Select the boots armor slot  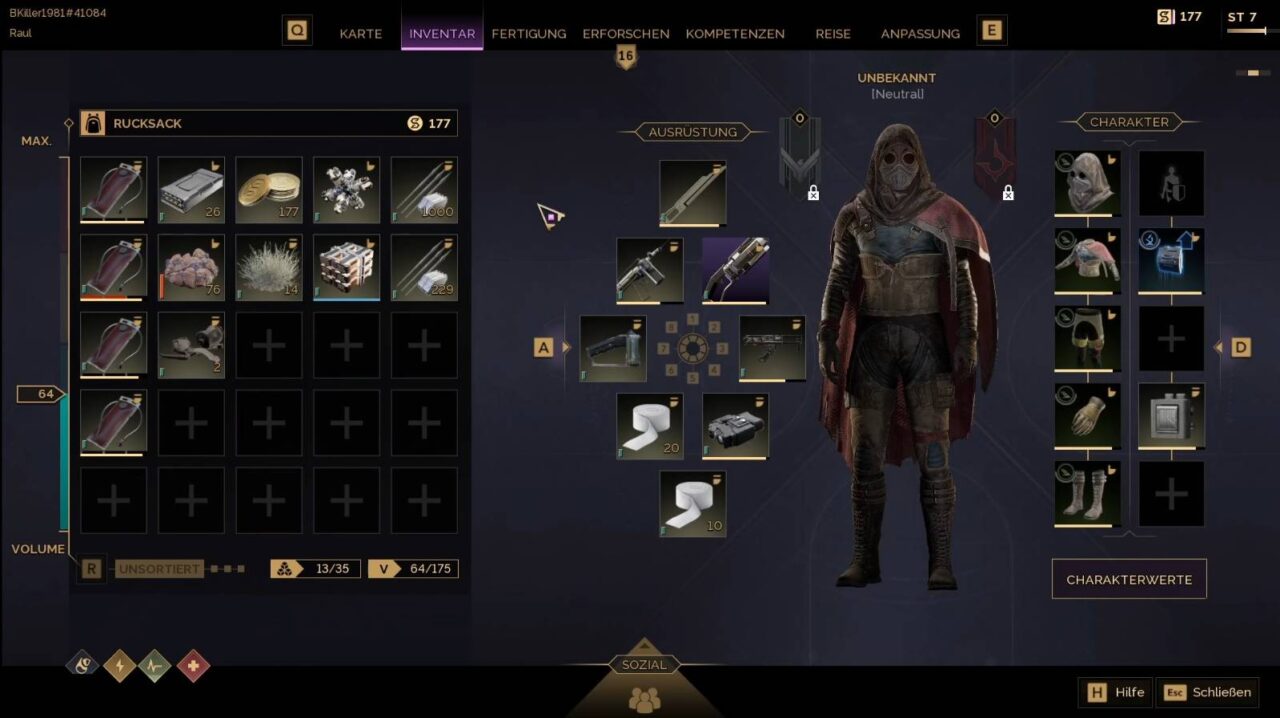1087,493
